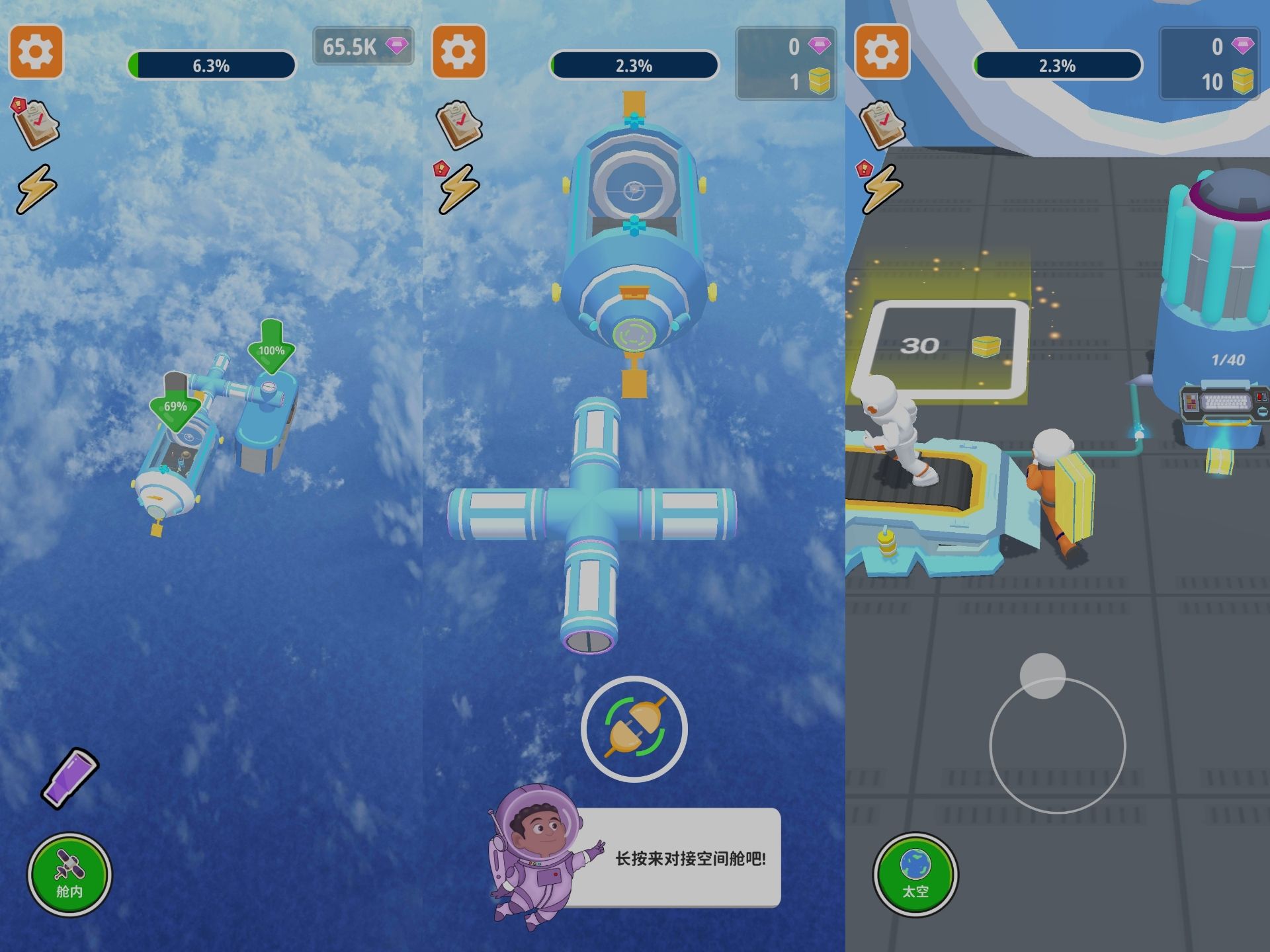Viewport: 1270px width, 952px height.
Task: Tap the resource panel showing 0 gems and 1 crate
Action: pyautogui.click(x=784, y=63)
